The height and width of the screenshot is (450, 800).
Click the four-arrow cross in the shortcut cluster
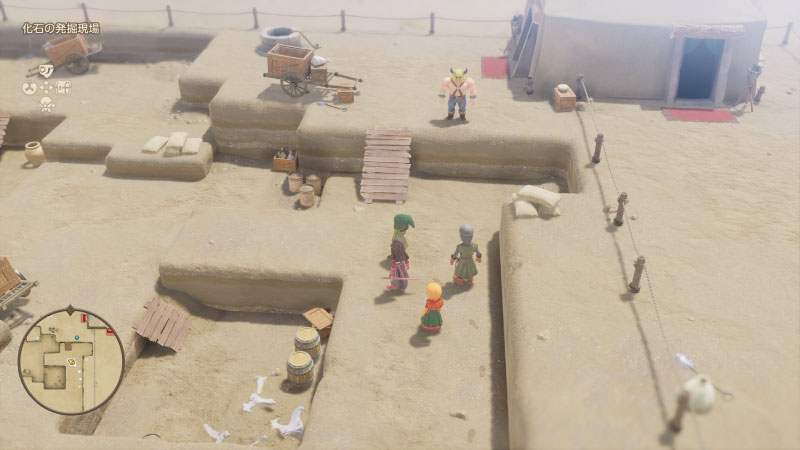[46, 87]
